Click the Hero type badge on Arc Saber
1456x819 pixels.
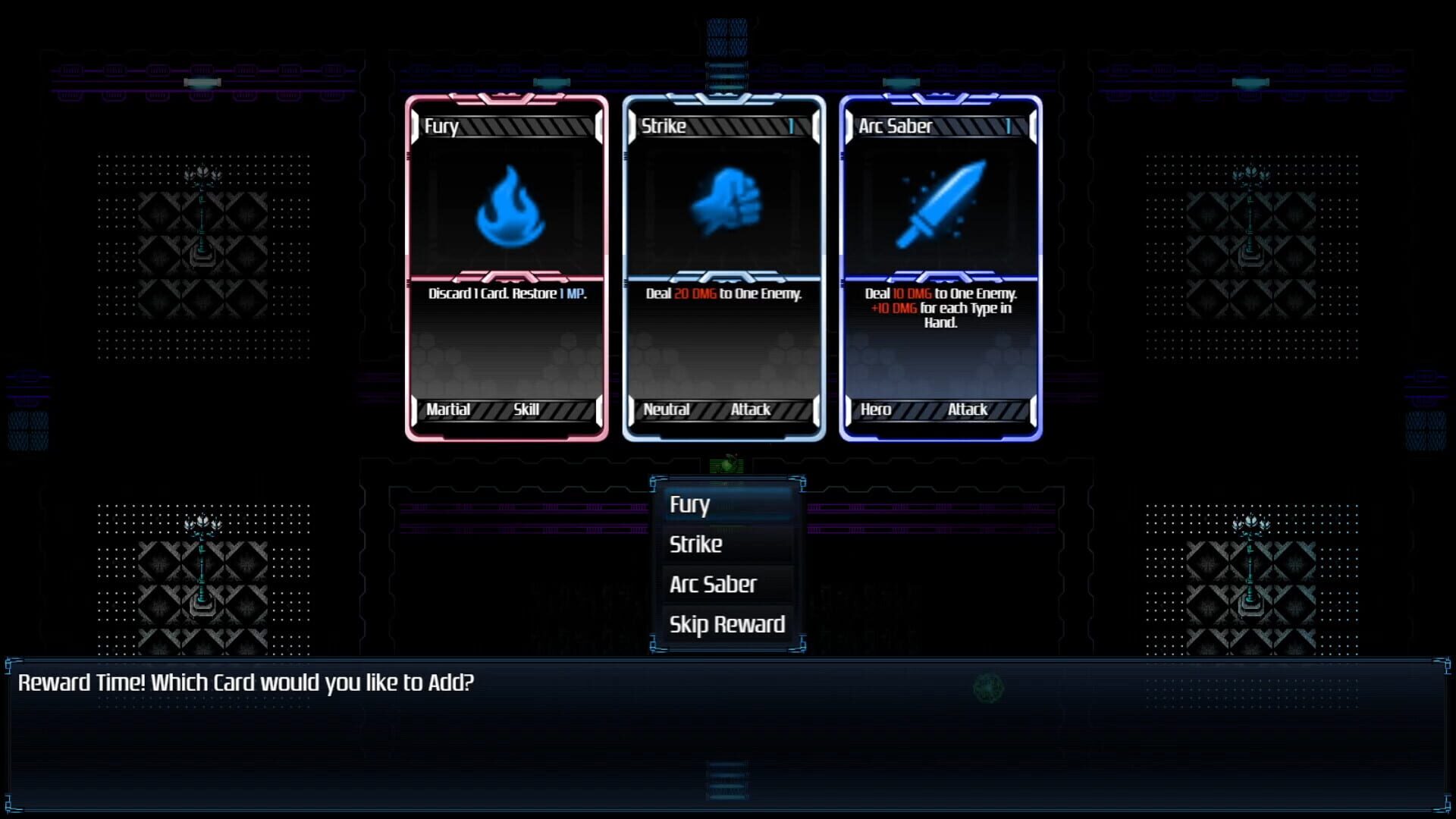coord(877,409)
